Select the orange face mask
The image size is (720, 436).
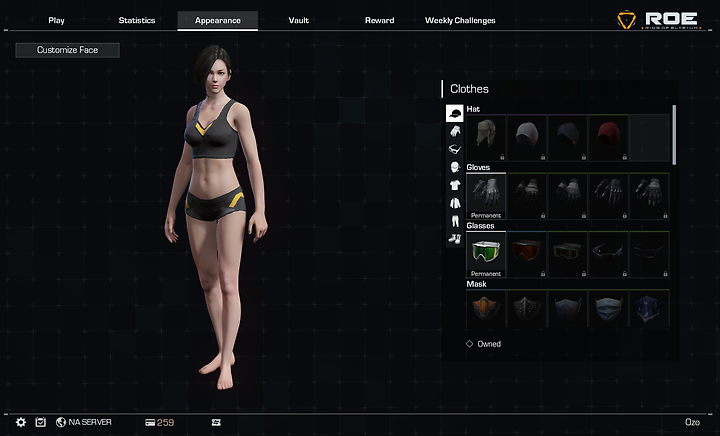(x=486, y=310)
